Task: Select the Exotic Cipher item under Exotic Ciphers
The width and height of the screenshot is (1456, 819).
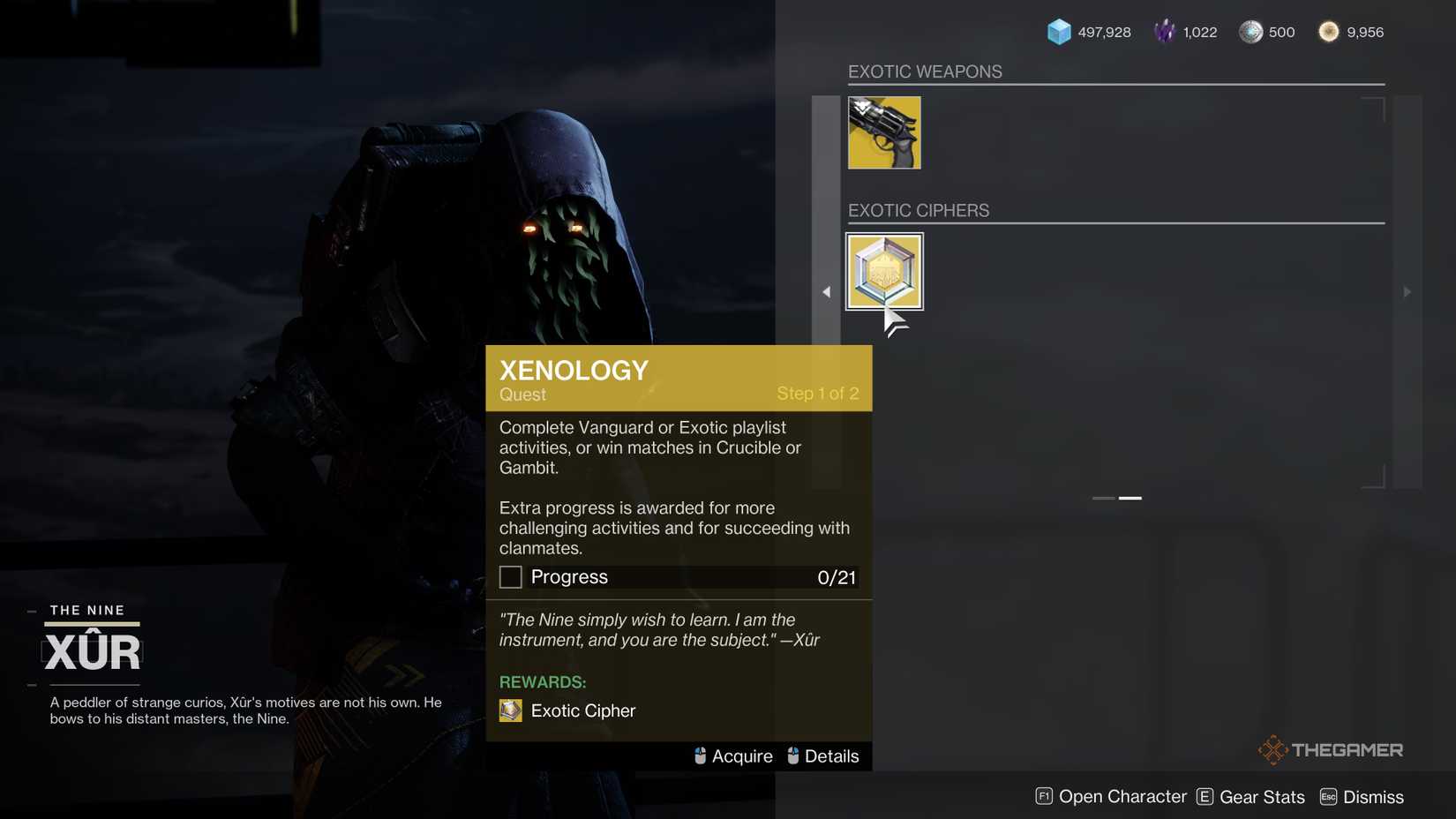Action: 883,271
